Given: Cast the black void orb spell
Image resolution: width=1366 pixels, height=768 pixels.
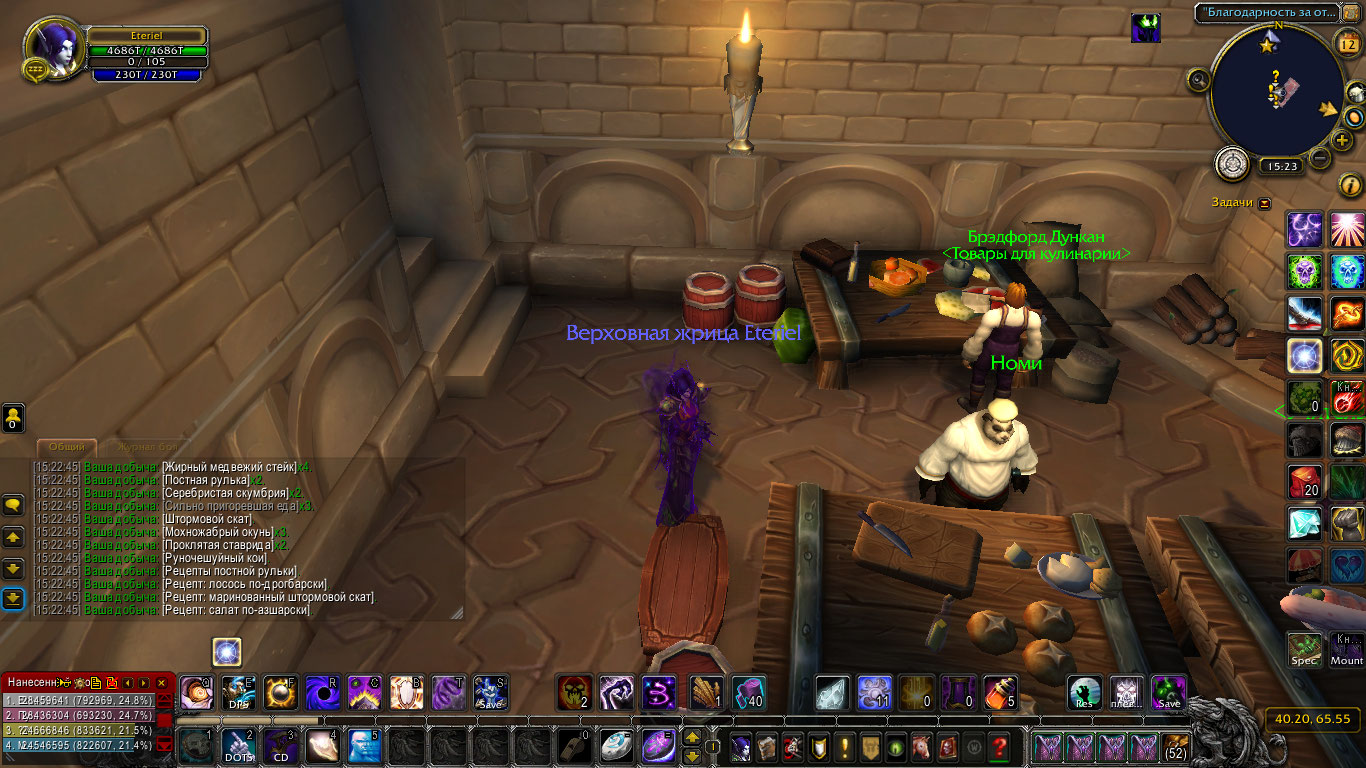Looking at the screenshot, I should [x=322, y=692].
